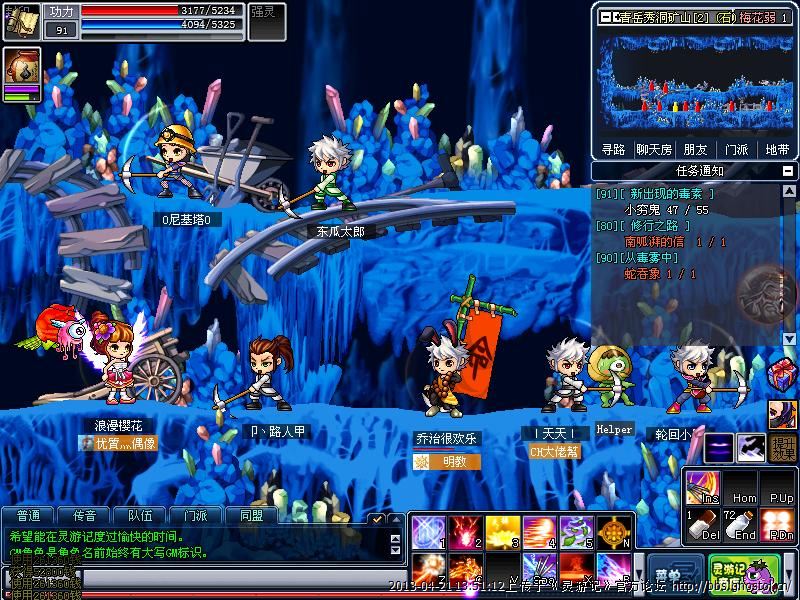Switch to the 同盟 alliance chat tab
The width and height of the screenshot is (800, 600).
251,516
